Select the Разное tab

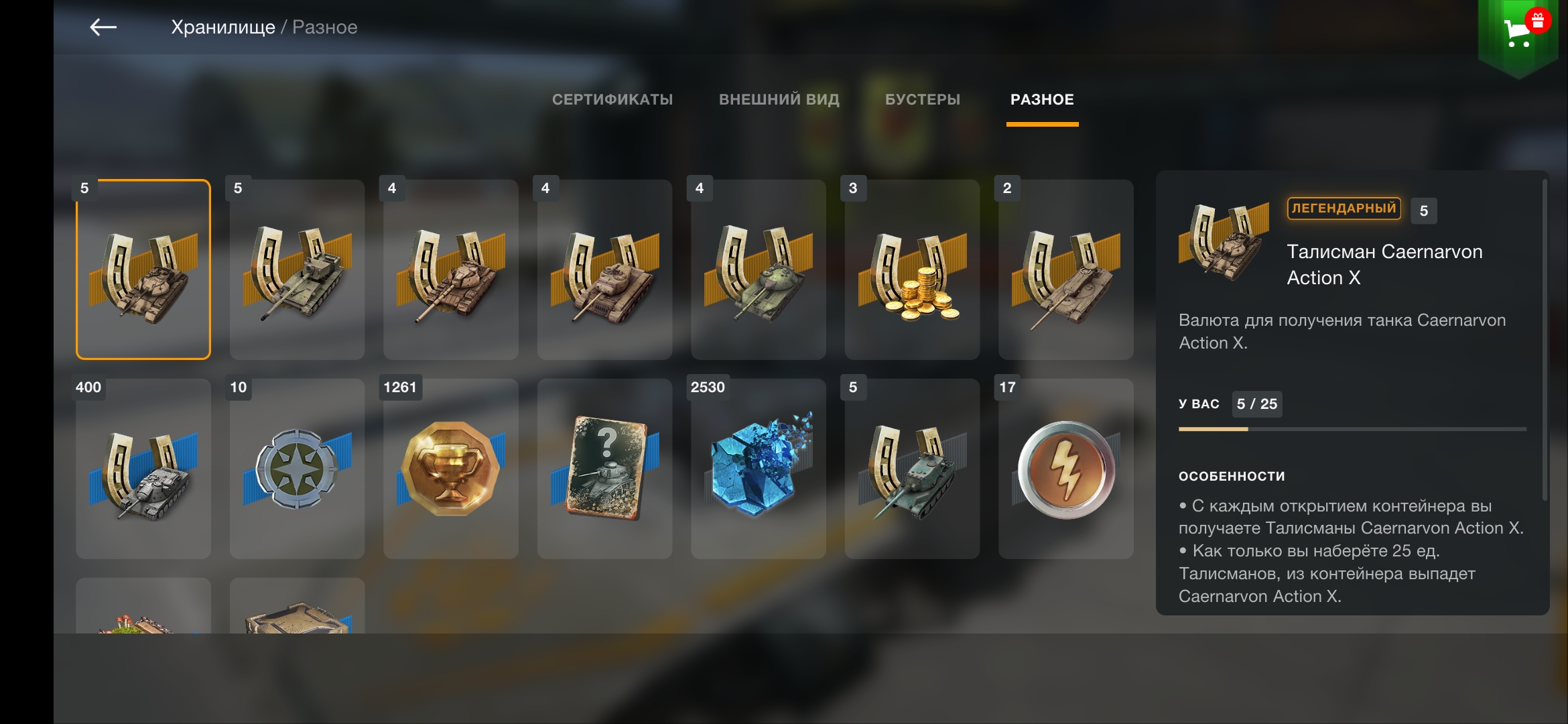(1042, 100)
